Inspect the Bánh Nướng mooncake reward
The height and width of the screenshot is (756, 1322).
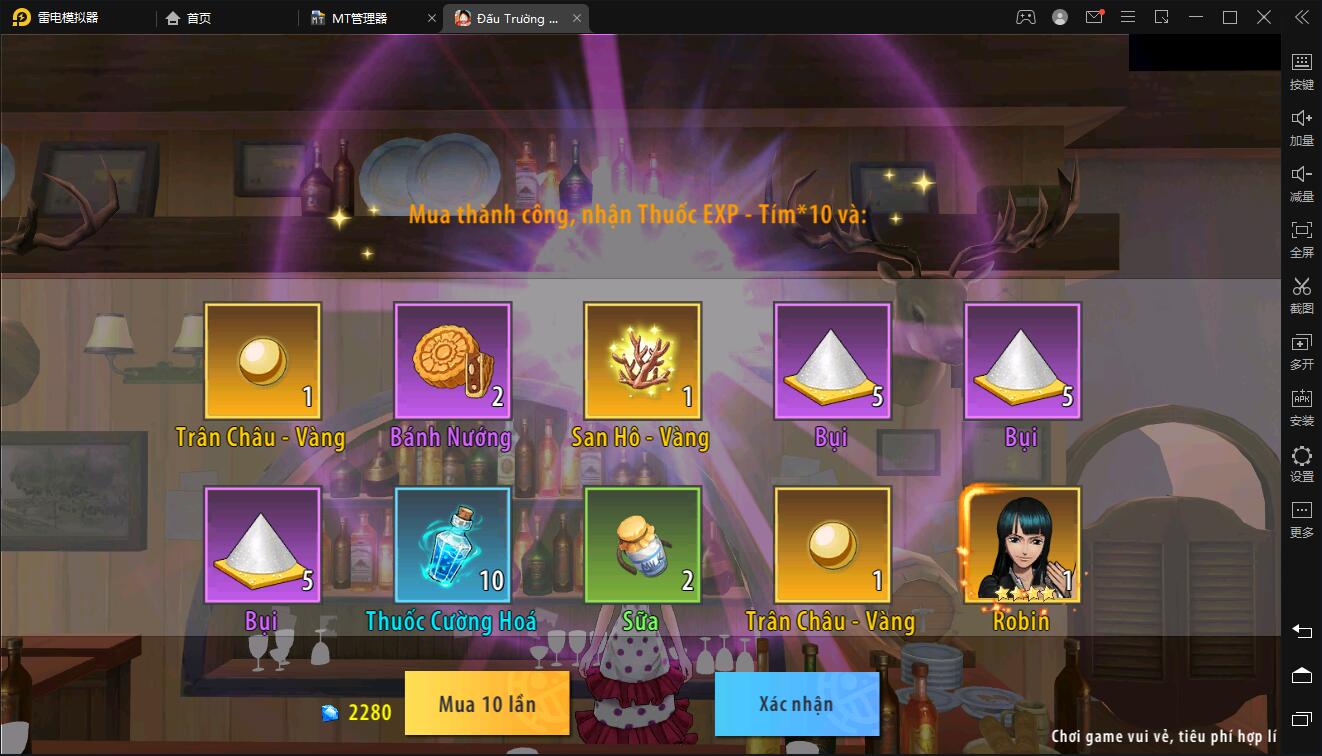452,361
